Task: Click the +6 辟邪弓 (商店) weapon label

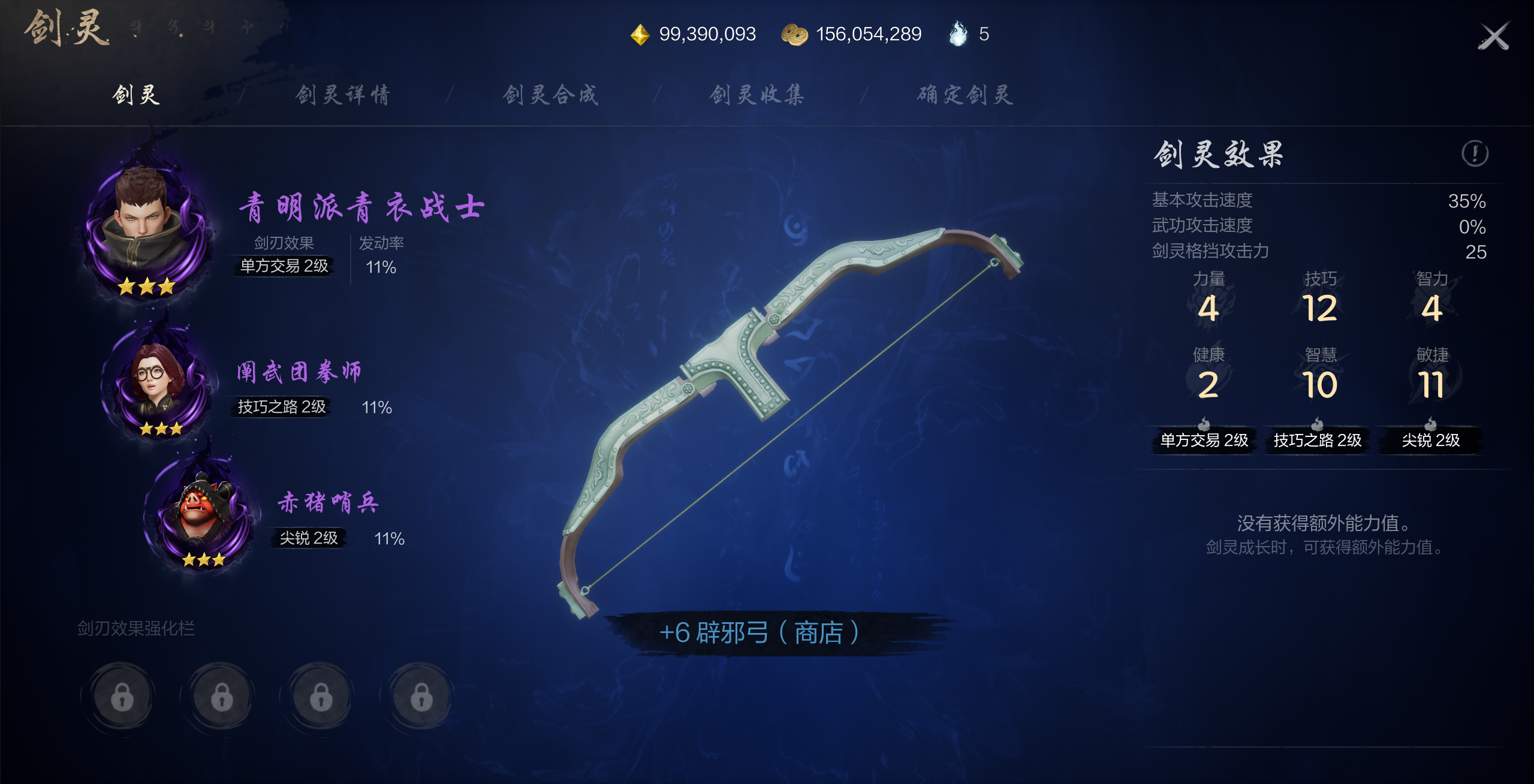Action: point(759,632)
